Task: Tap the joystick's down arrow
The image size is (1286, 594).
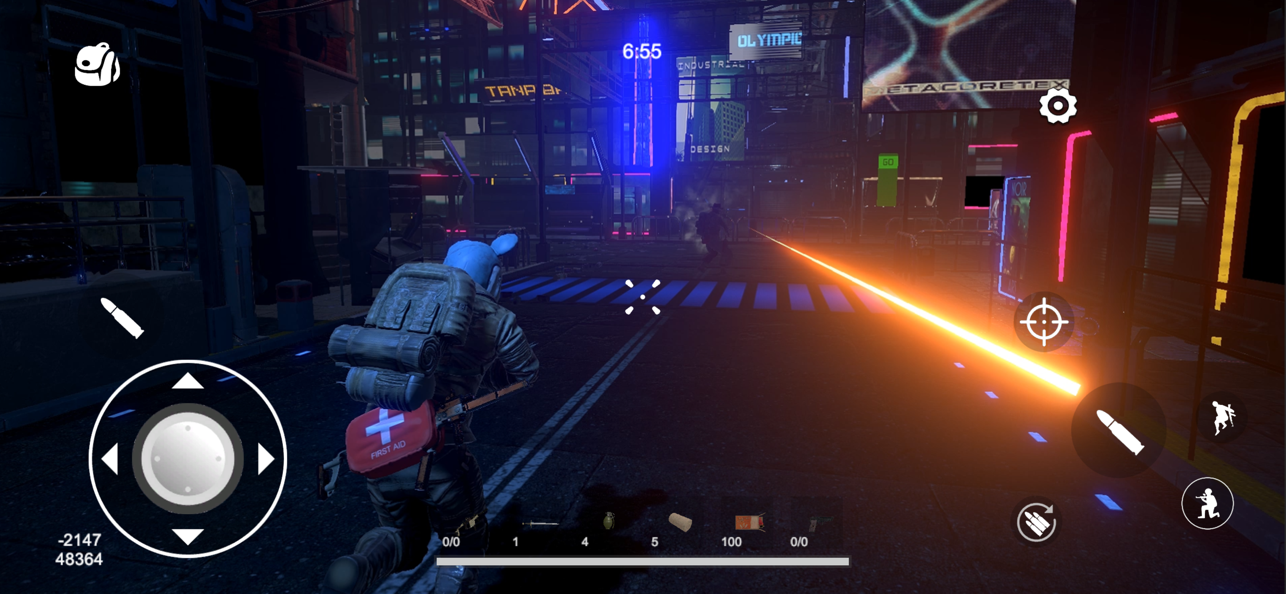Action: tap(188, 537)
